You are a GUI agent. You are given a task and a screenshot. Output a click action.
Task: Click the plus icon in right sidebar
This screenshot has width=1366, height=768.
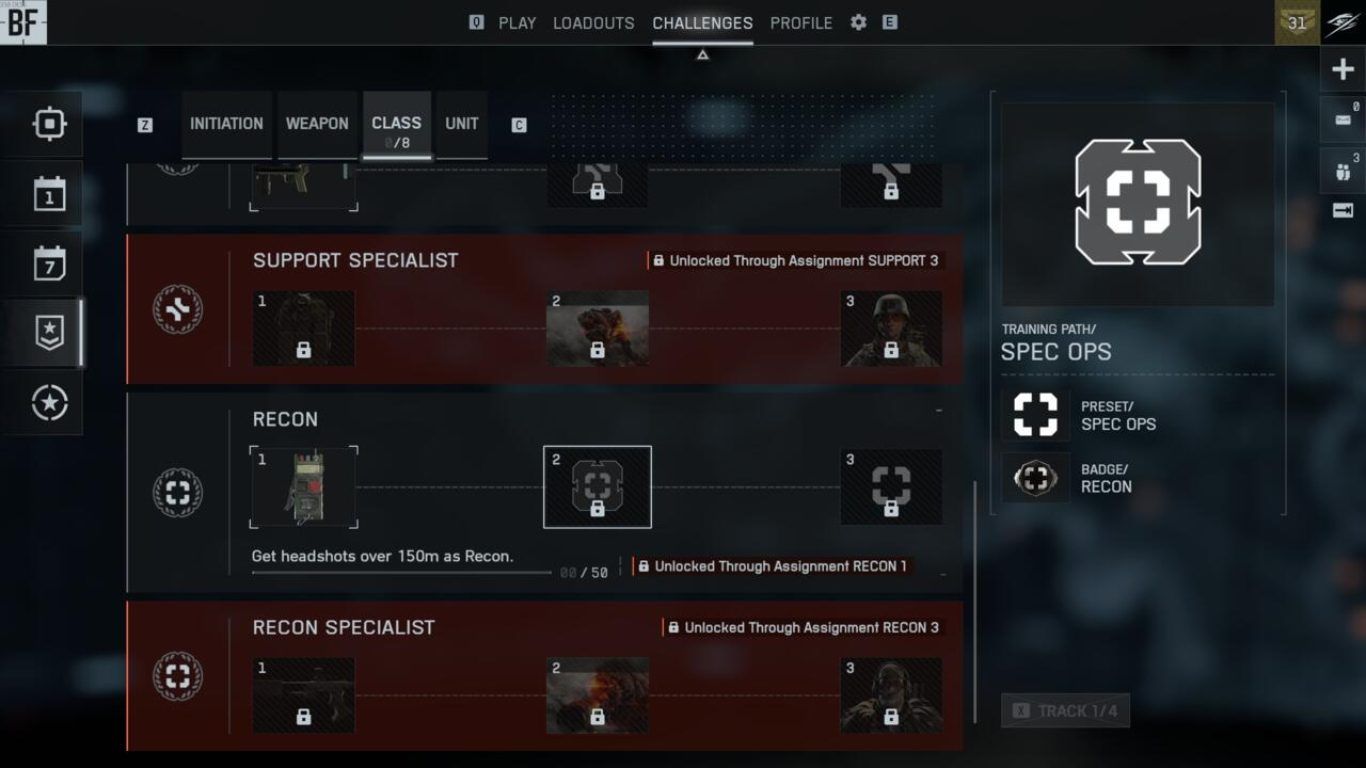tap(1343, 70)
